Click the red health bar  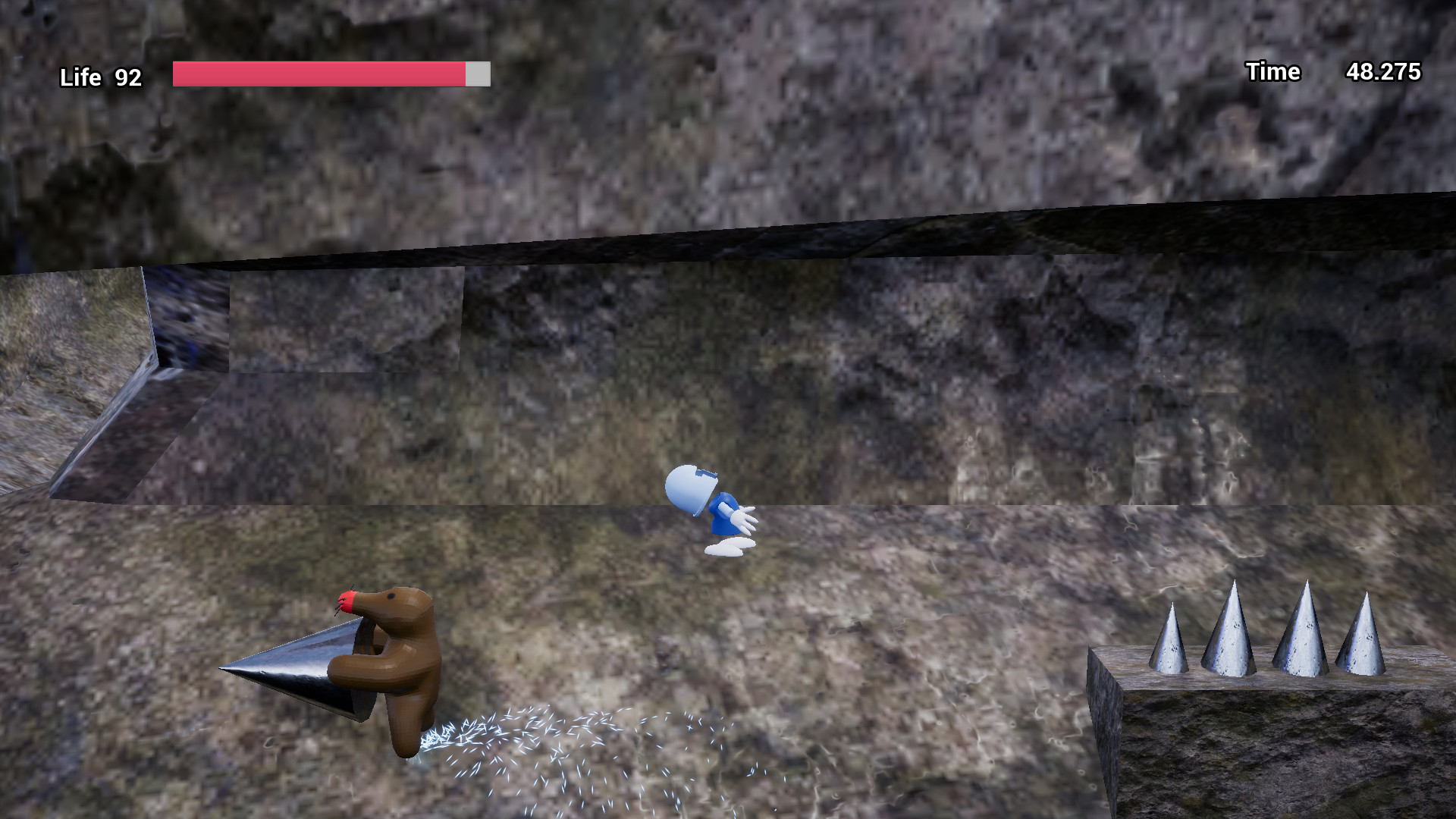[x=318, y=73]
